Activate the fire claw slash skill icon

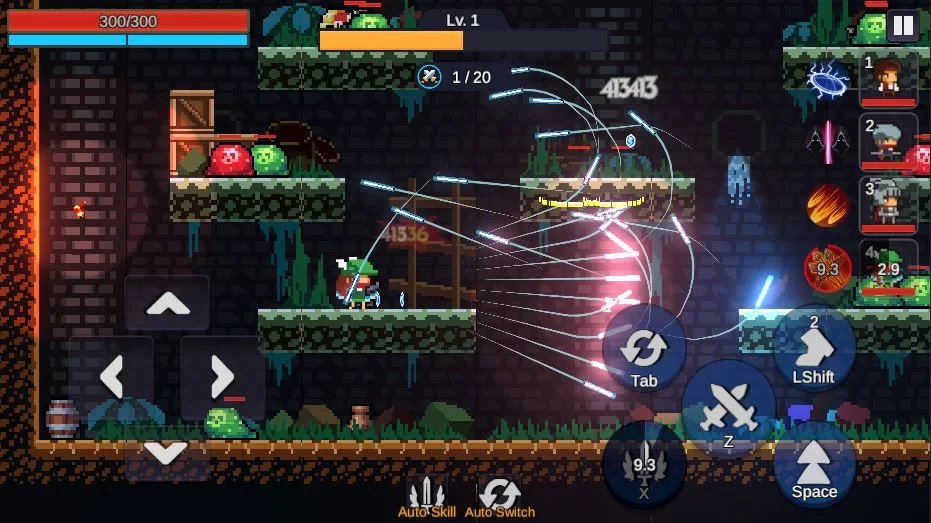click(x=828, y=205)
